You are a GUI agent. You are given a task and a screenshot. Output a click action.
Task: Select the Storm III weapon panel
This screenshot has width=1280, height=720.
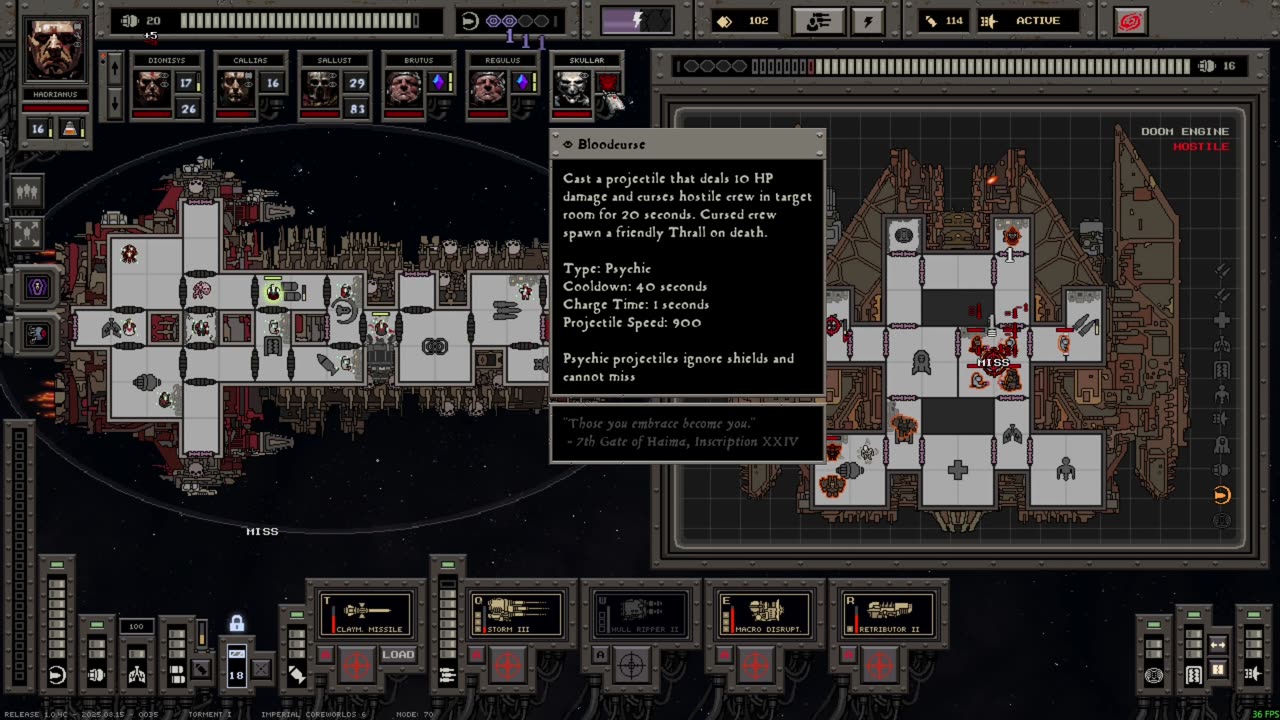tap(515, 614)
